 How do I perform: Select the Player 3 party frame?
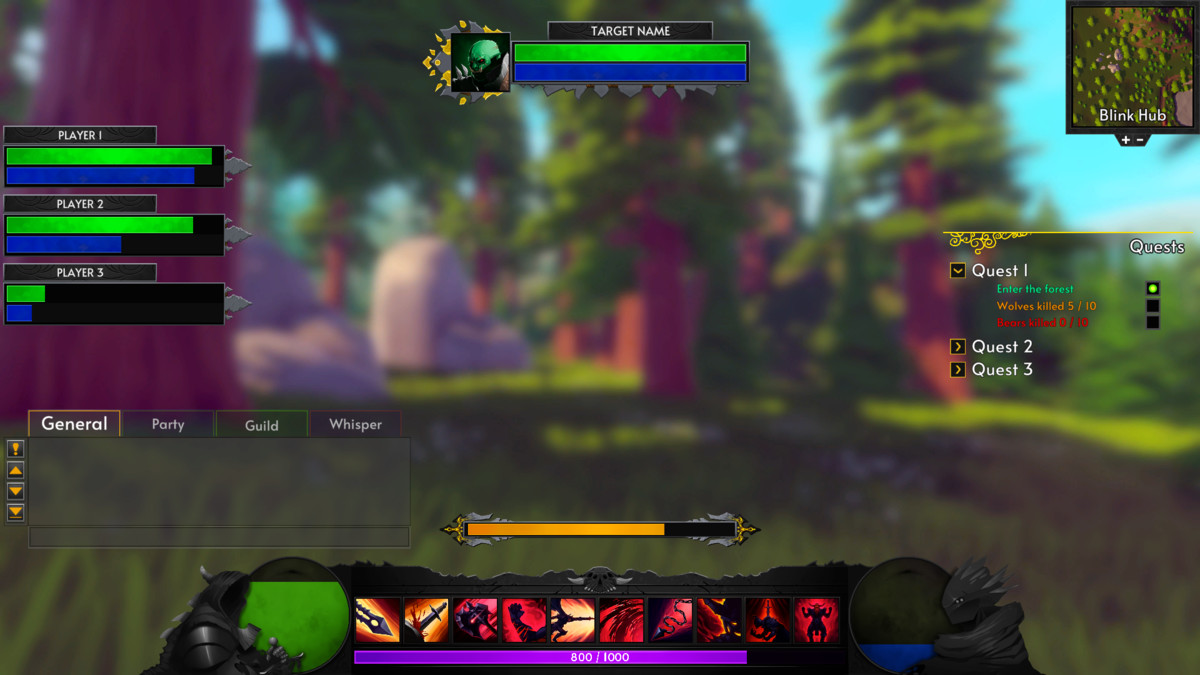pos(114,303)
